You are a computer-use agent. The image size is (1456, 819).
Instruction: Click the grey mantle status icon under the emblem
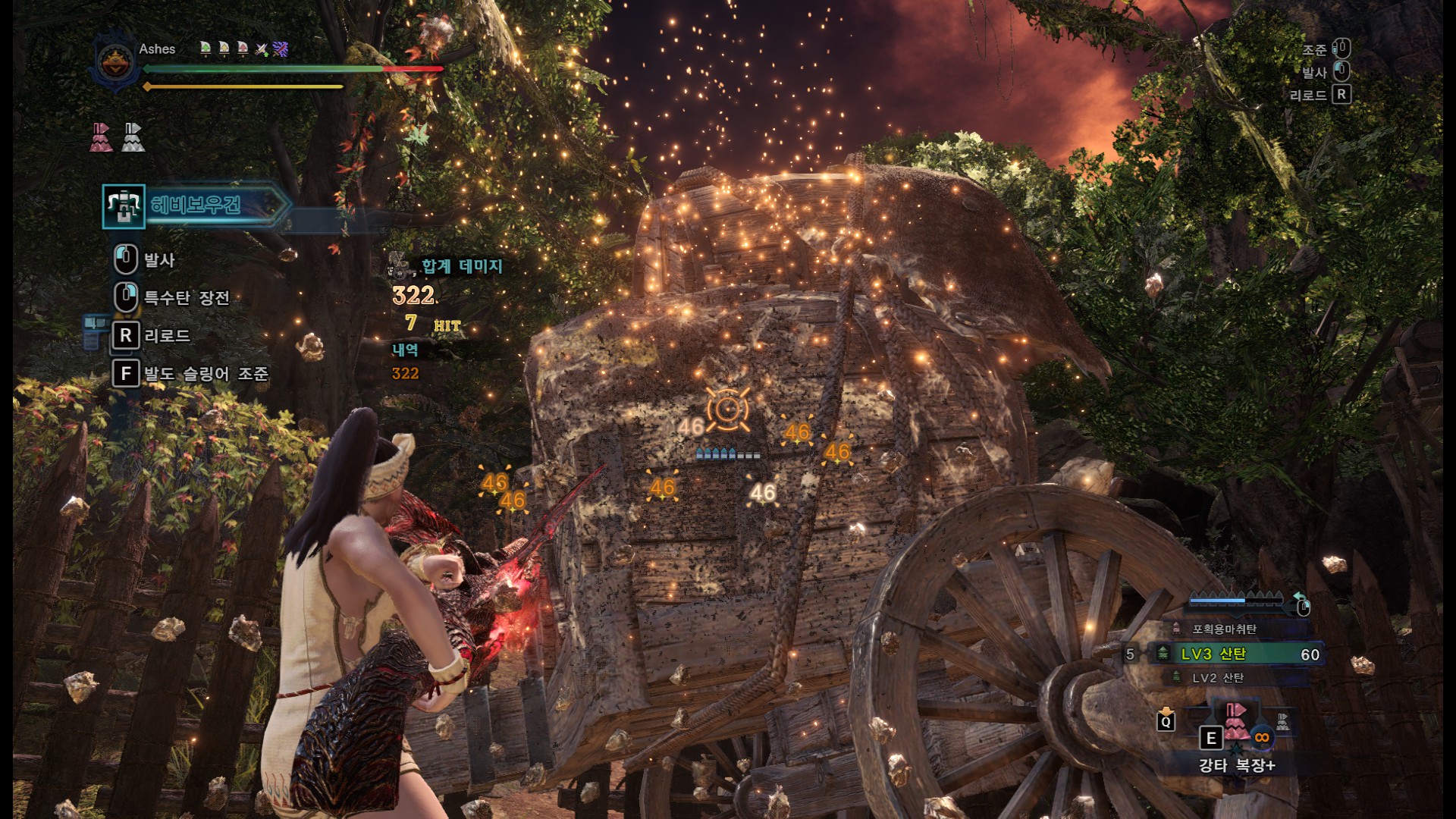pos(133,137)
